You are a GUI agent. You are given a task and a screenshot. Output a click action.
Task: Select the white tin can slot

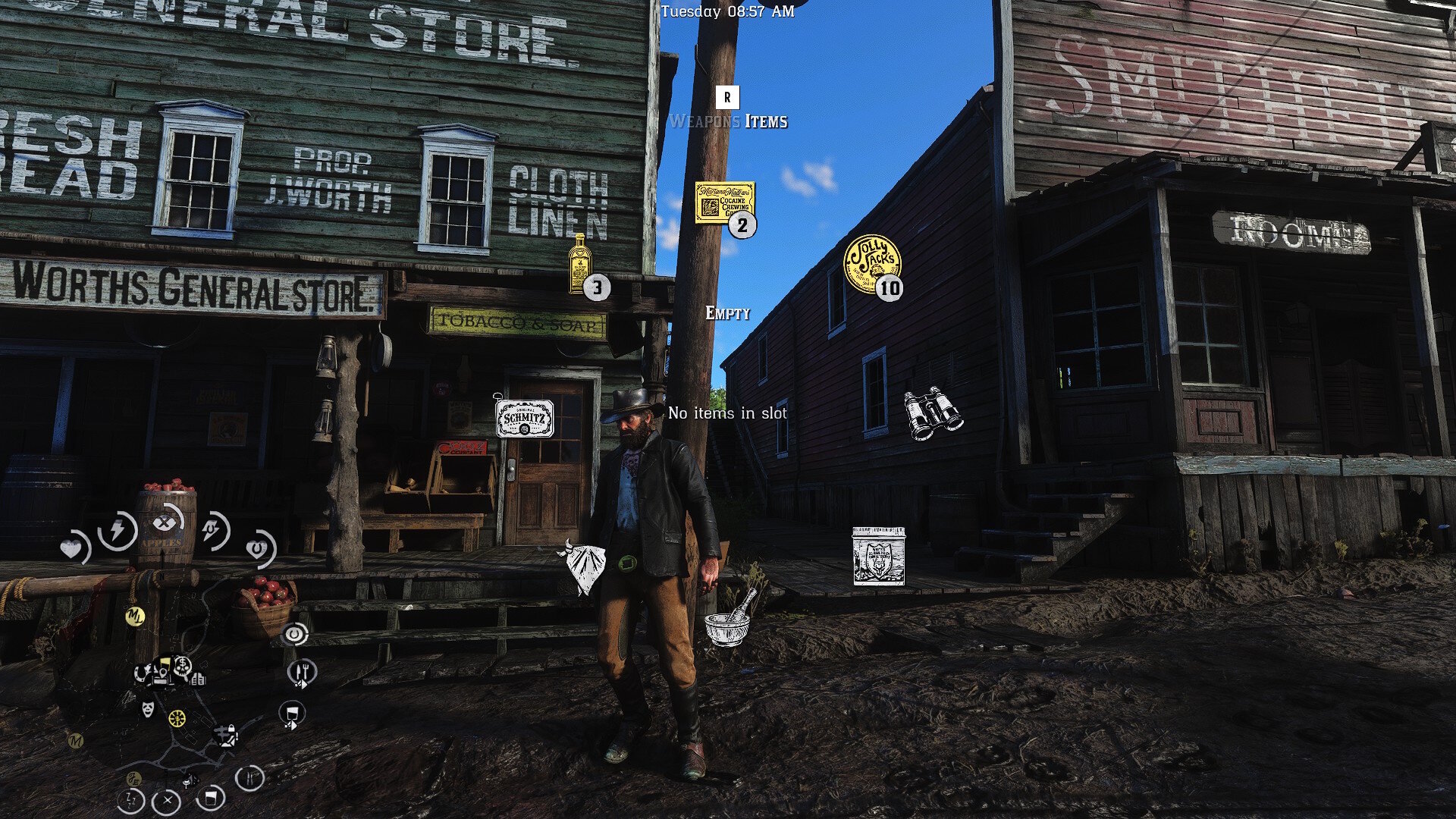(x=878, y=556)
